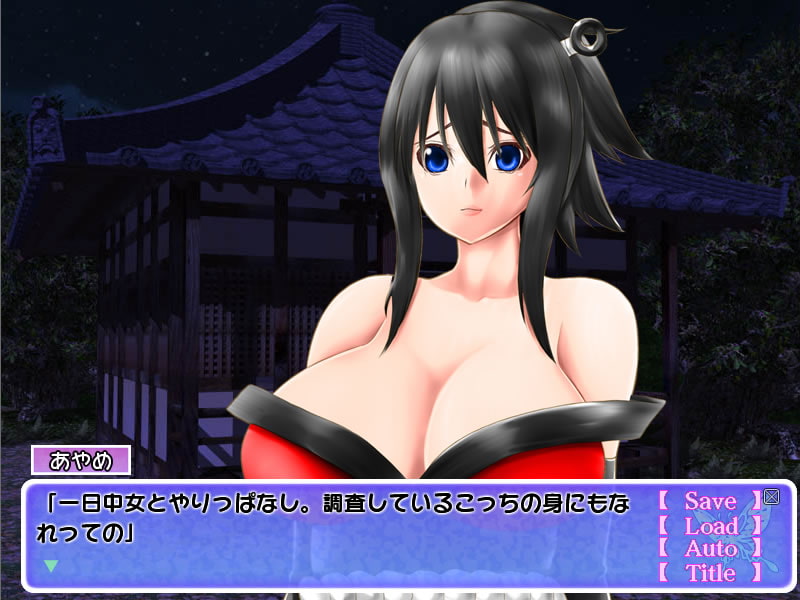Toggle Auto text advance
The image size is (800, 600).
click(710, 549)
